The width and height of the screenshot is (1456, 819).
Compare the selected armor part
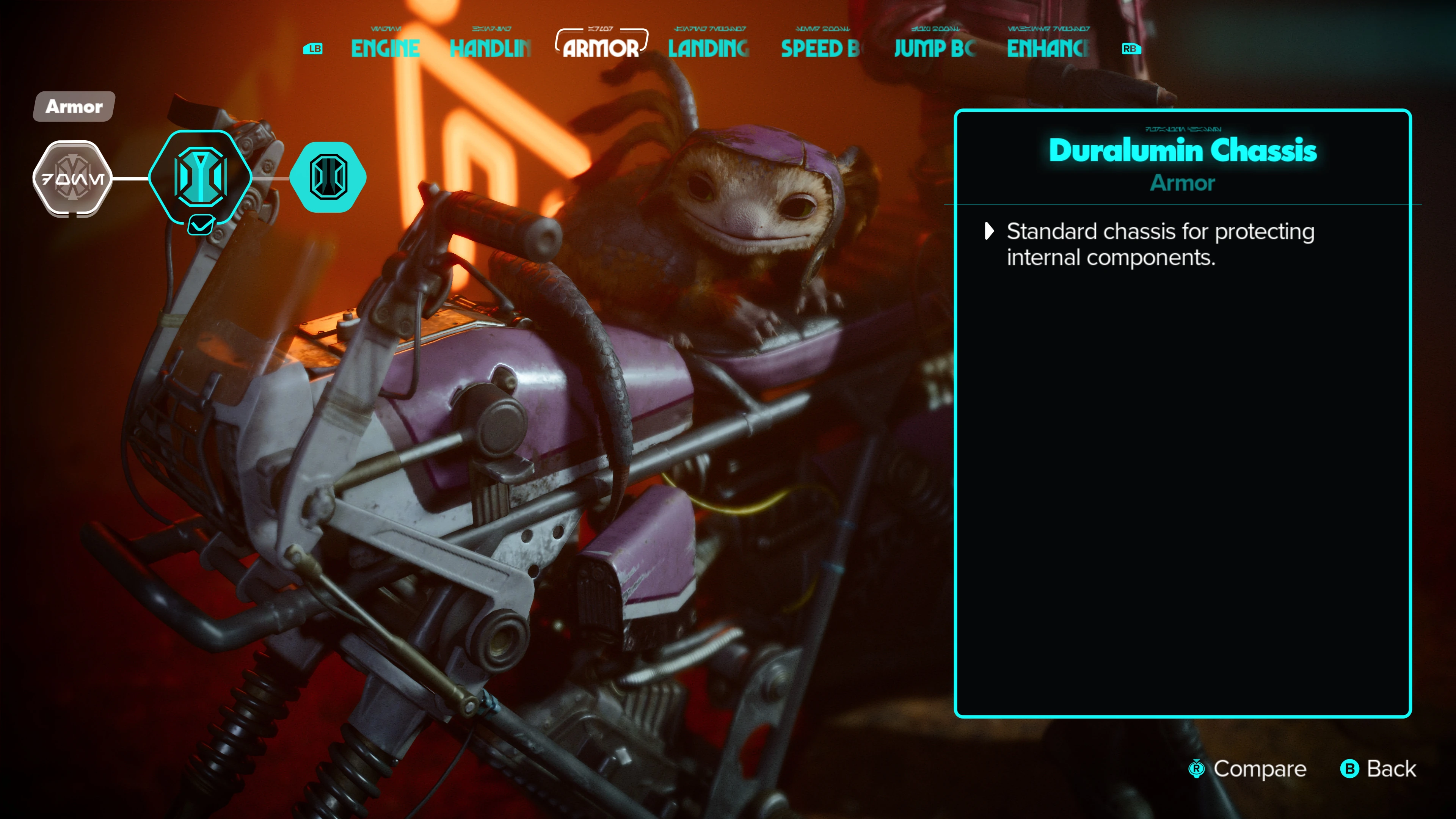point(1248,769)
